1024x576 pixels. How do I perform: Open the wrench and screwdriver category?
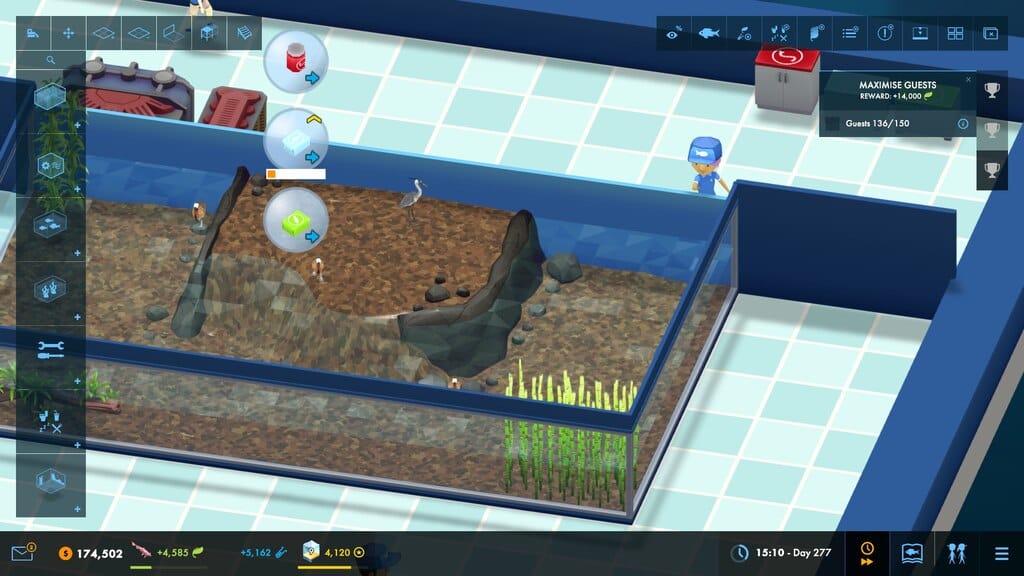click(x=50, y=349)
